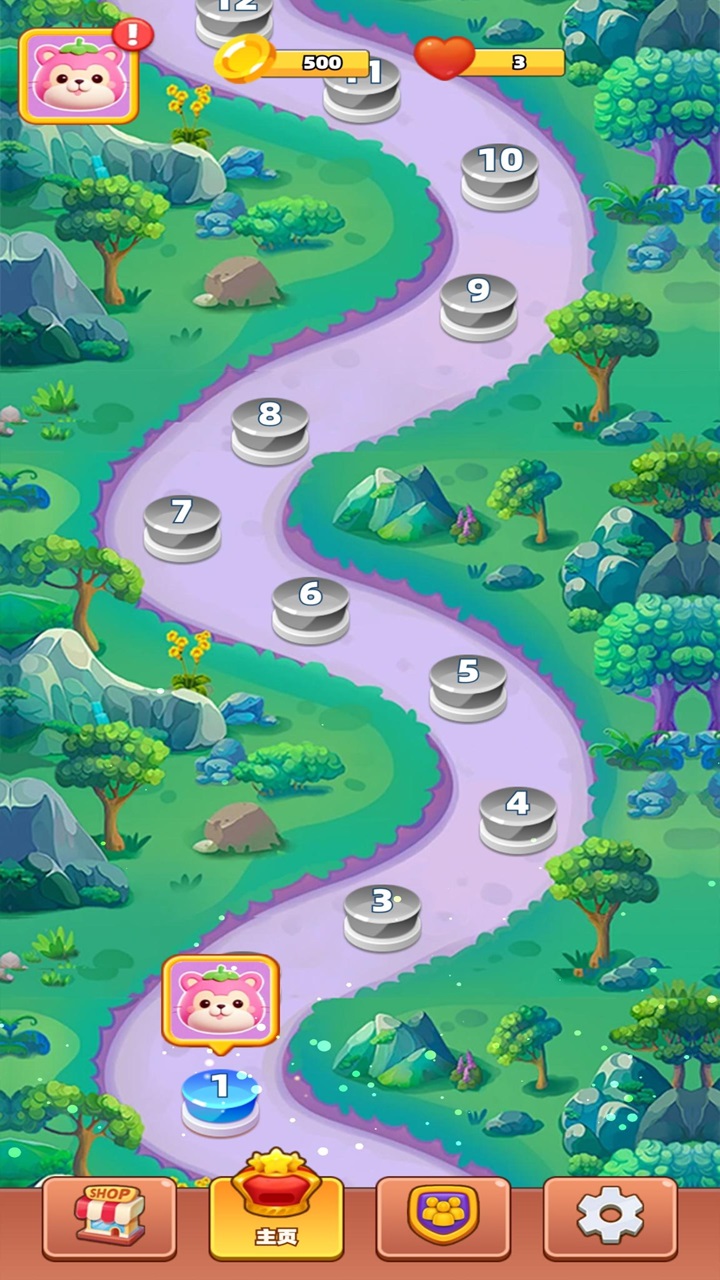Screen dimensions: 720x1280
Task: Select level 6 on the map
Action: click(x=311, y=605)
